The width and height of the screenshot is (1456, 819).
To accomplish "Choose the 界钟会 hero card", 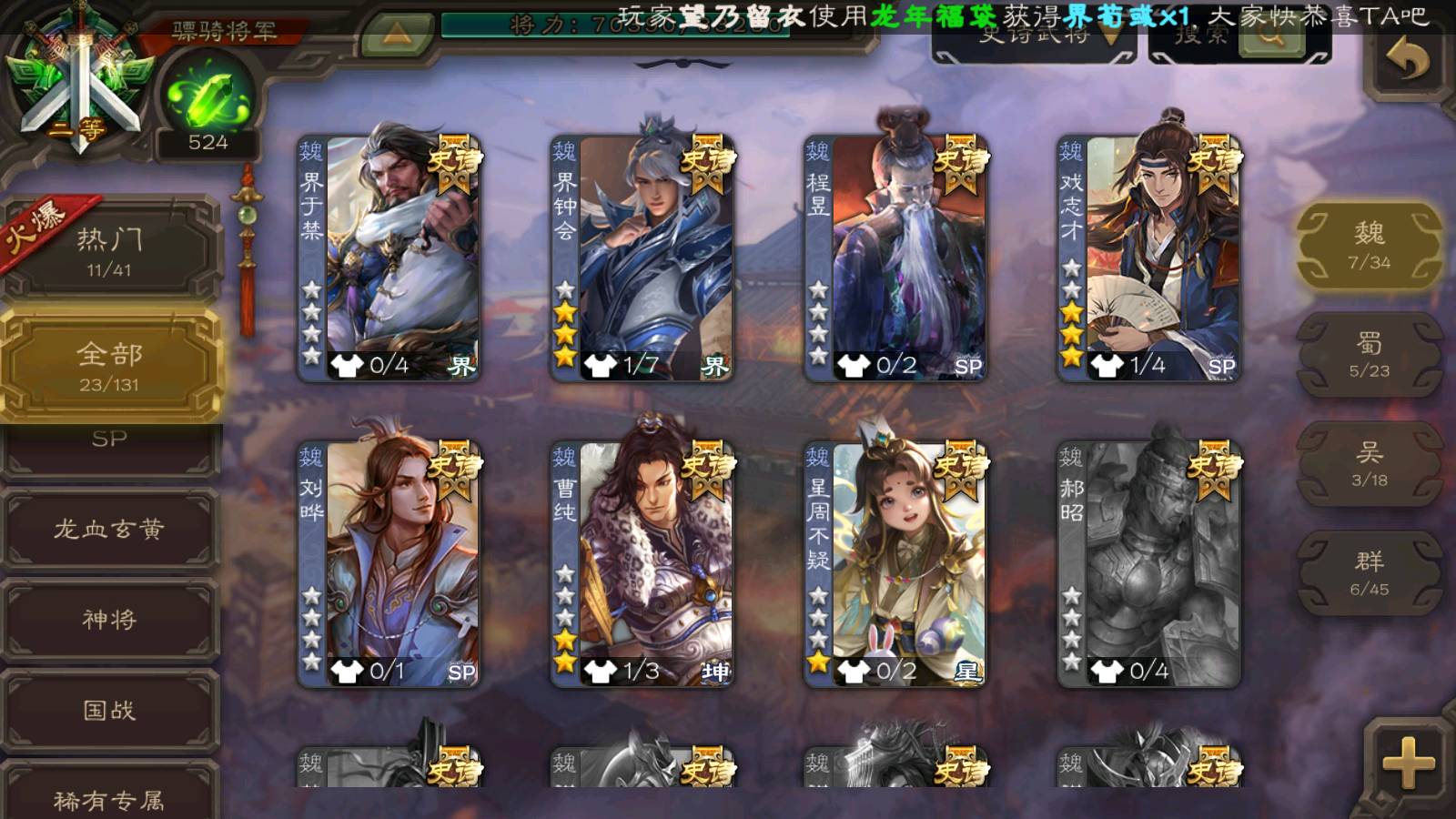I will tap(642, 259).
